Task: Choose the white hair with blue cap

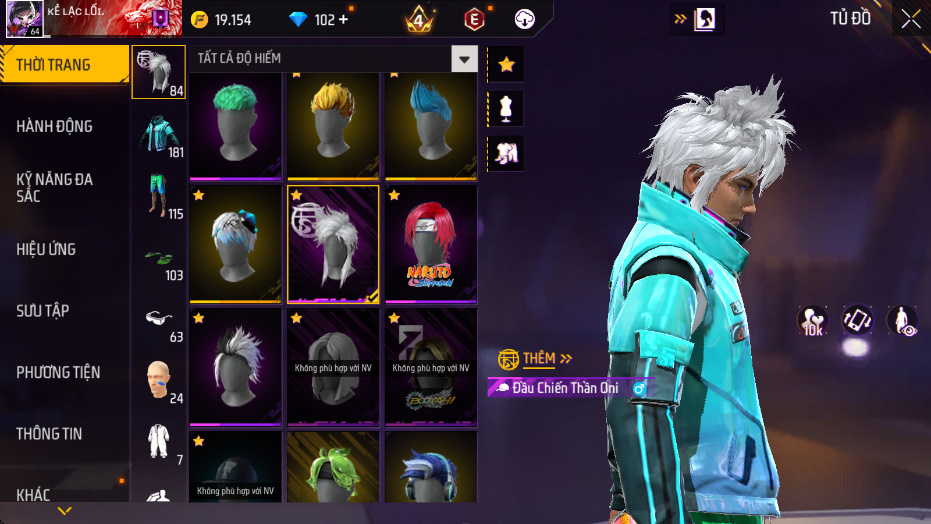Action: coord(235,243)
